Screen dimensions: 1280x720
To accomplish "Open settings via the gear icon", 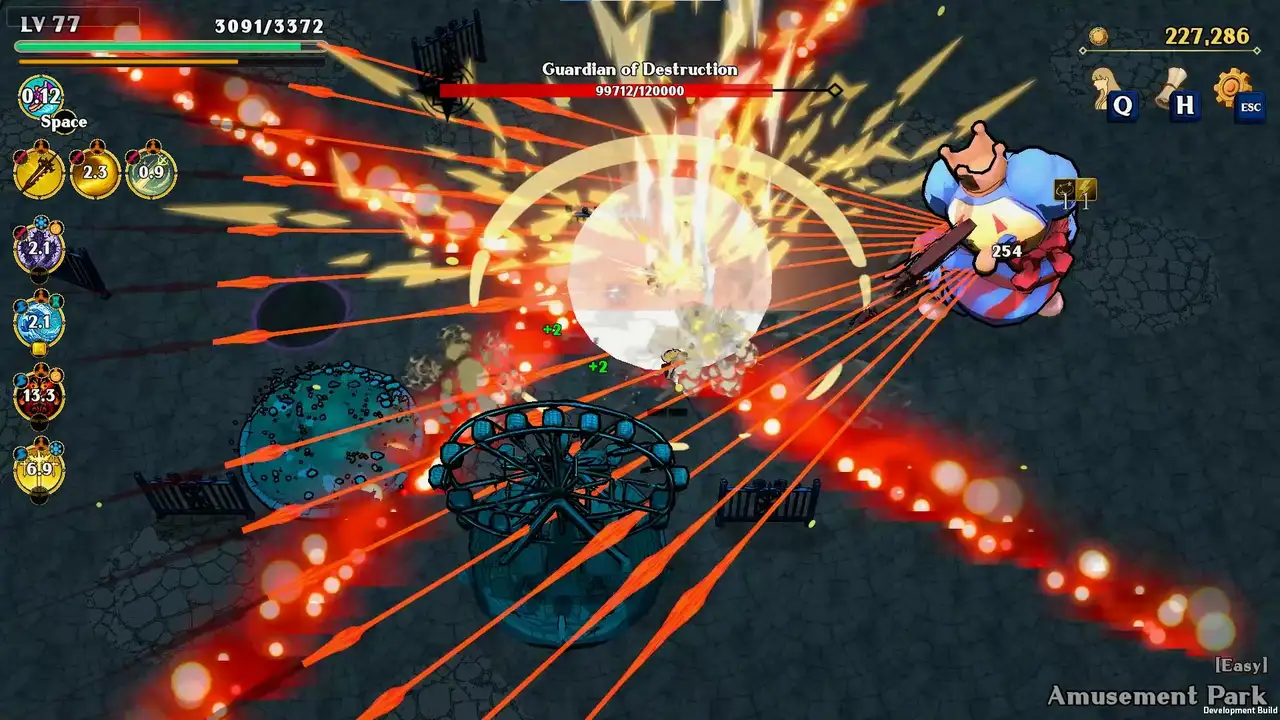I will tap(1233, 85).
